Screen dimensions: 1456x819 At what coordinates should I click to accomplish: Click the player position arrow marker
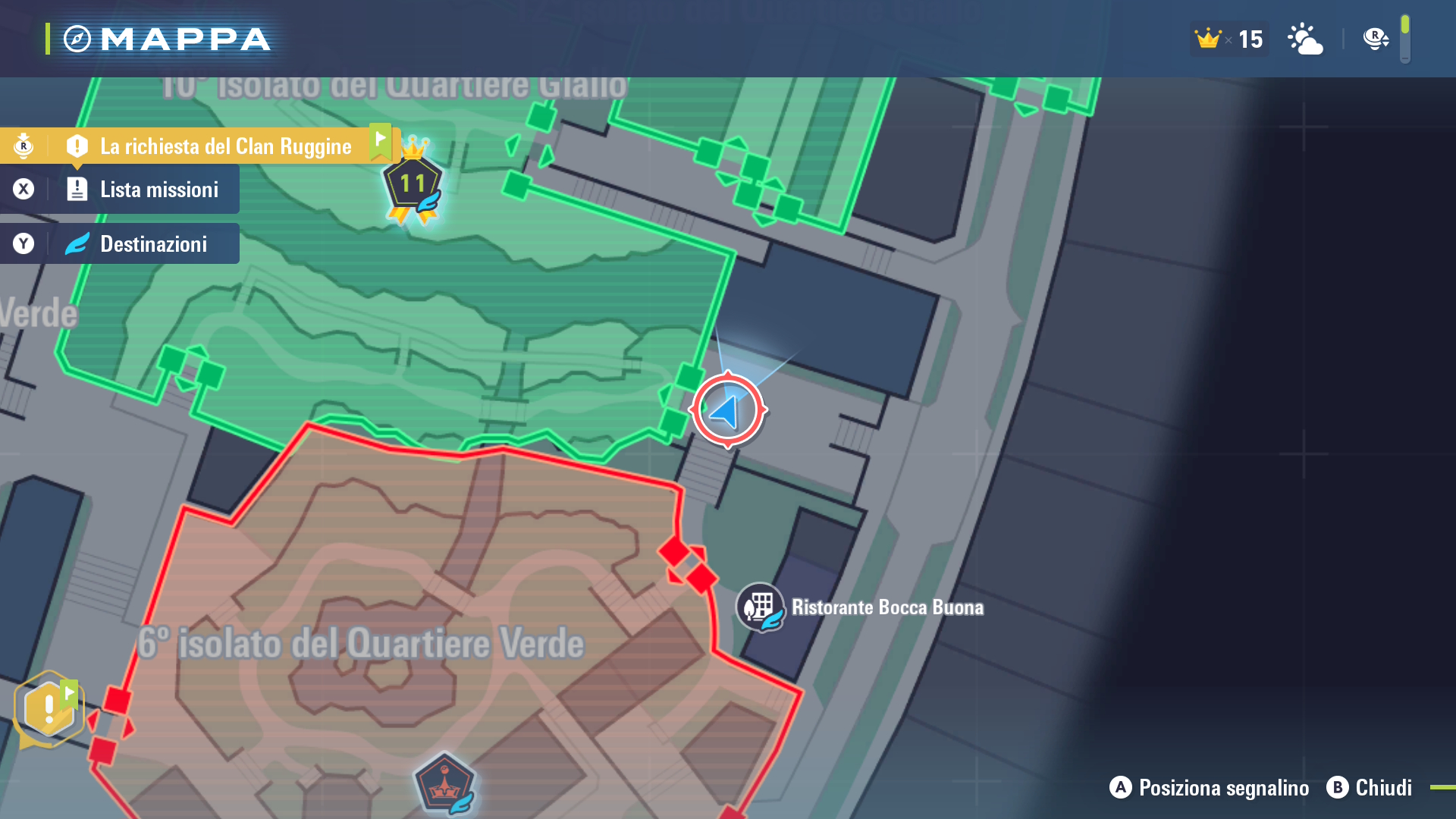pyautogui.click(x=727, y=410)
